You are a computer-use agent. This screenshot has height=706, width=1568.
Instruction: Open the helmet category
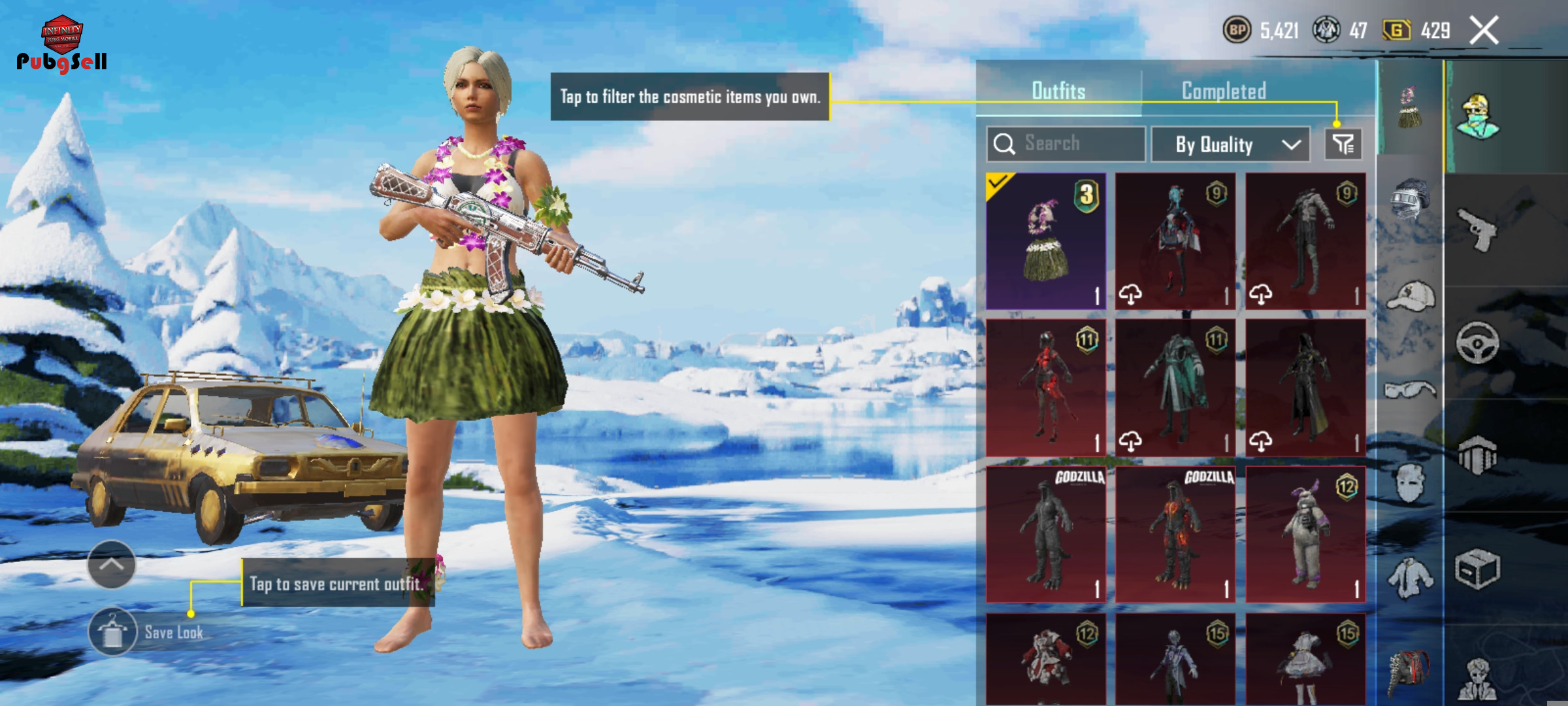1410,198
